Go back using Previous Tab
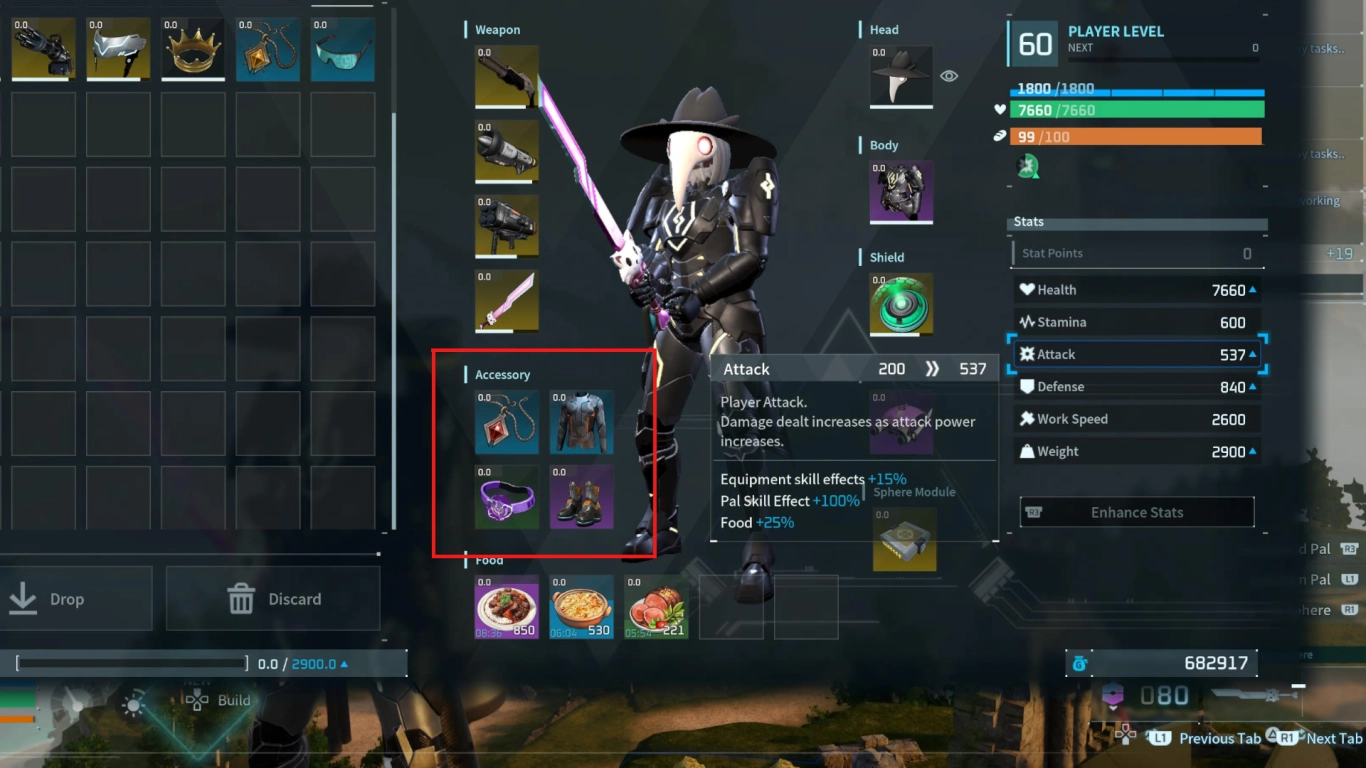This screenshot has width=1366, height=768. click(1220, 738)
